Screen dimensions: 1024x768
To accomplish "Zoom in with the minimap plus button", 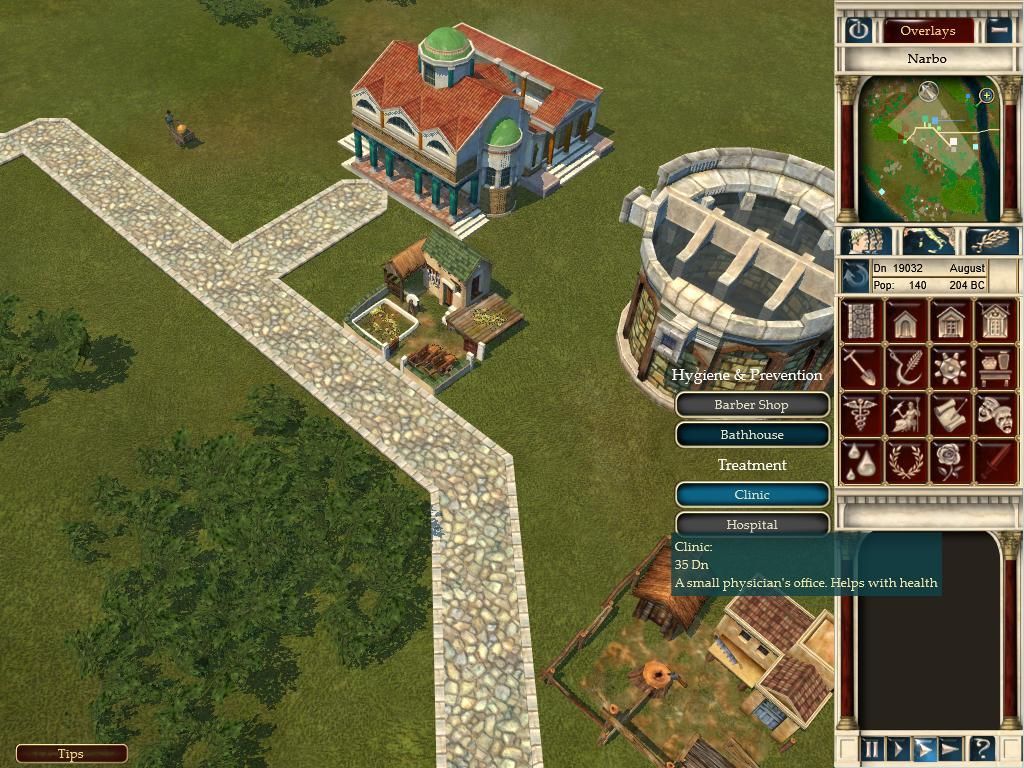I will (987, 96).
